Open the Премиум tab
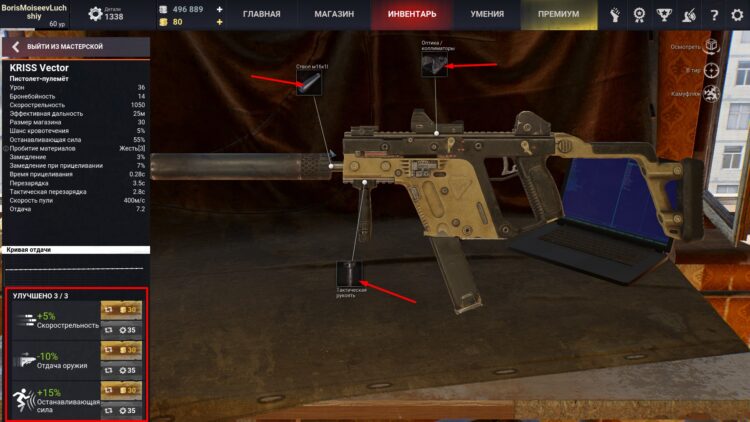 point(558,15)
